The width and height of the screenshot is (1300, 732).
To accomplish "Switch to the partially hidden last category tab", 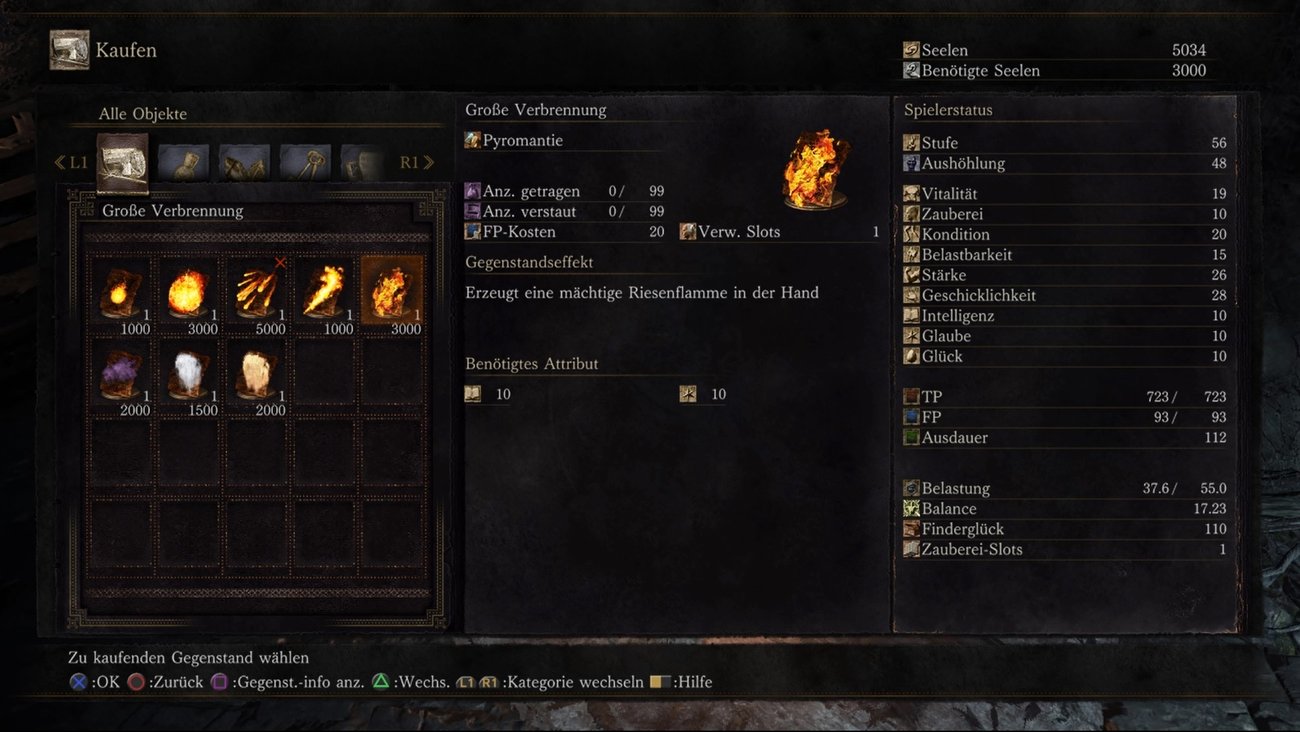I will click(x=362, y=162).
